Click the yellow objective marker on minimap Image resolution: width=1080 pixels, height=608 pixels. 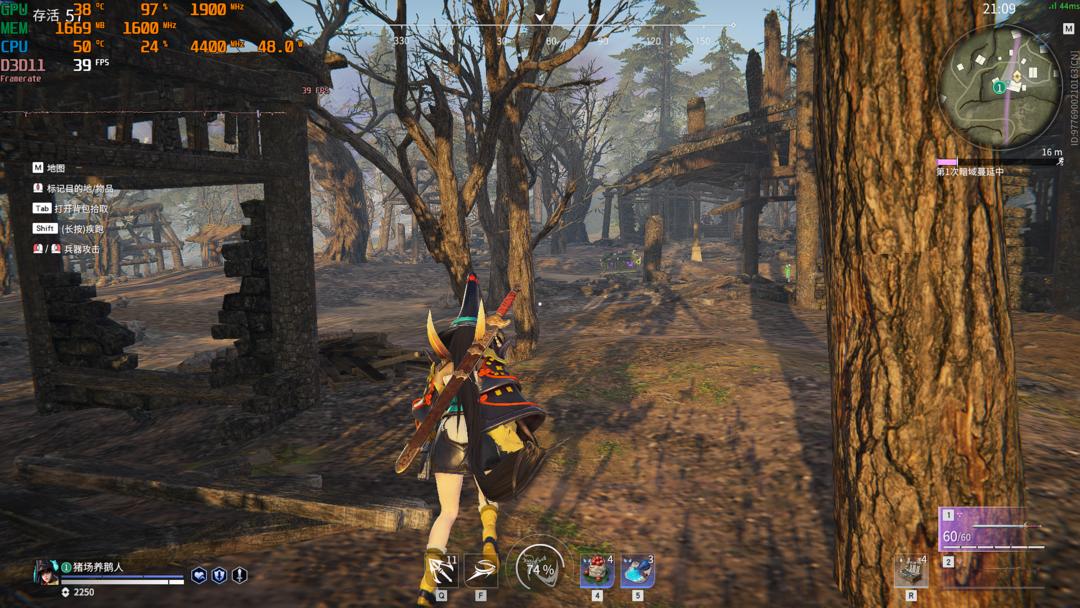click(x=1017, y=76)
